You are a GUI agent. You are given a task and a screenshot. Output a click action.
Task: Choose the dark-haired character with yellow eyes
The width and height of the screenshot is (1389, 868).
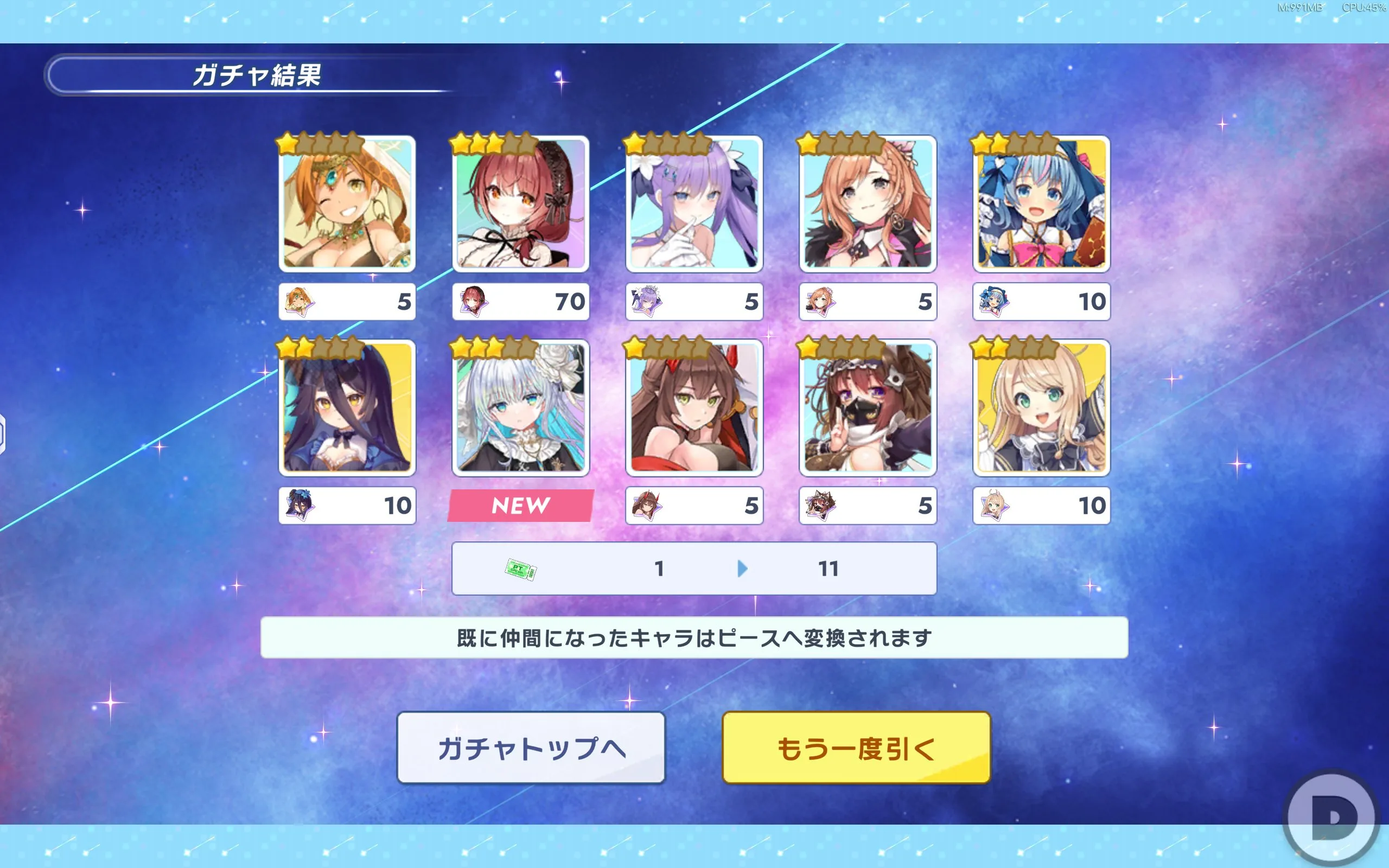pyautogui.click(x=347, y=407)
